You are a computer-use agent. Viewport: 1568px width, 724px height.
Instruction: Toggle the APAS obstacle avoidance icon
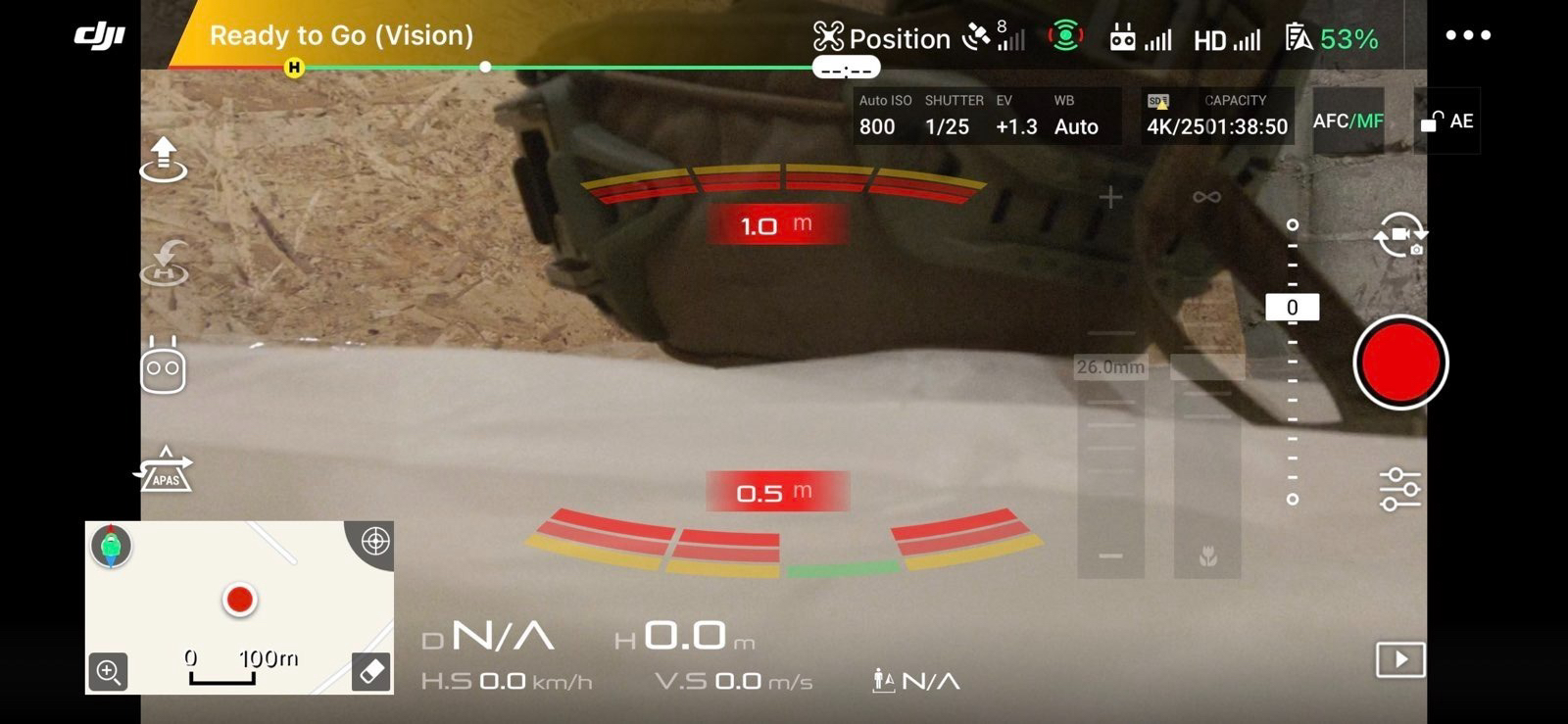165,470
